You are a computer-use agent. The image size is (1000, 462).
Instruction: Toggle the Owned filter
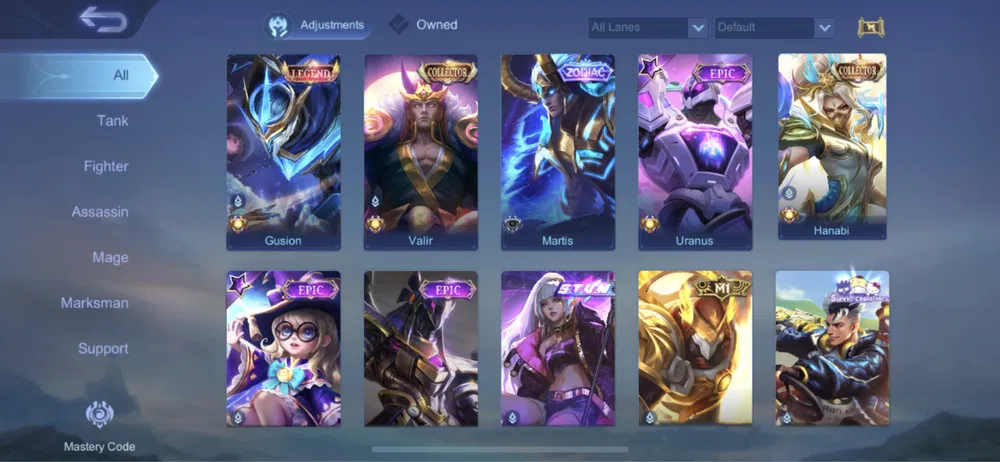(x=424, y=25)
